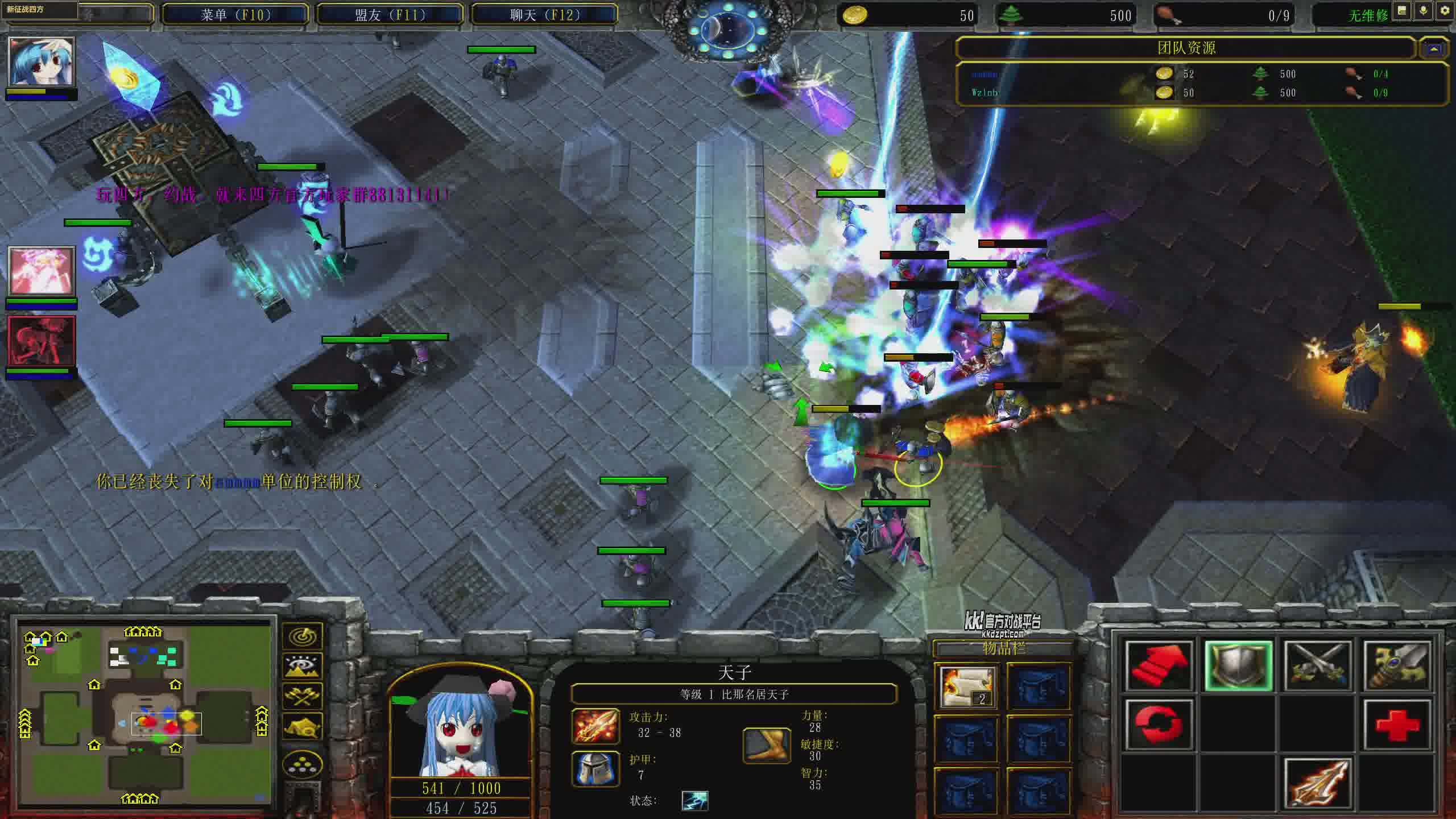Toggle ally color mode with crossed-axes icon
The image size is (1456, 819).
coord(303,696)
